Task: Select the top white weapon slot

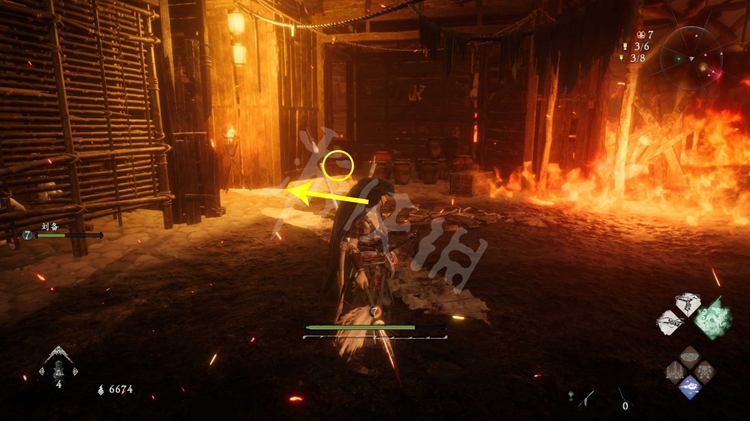Action: click(688, 303)
